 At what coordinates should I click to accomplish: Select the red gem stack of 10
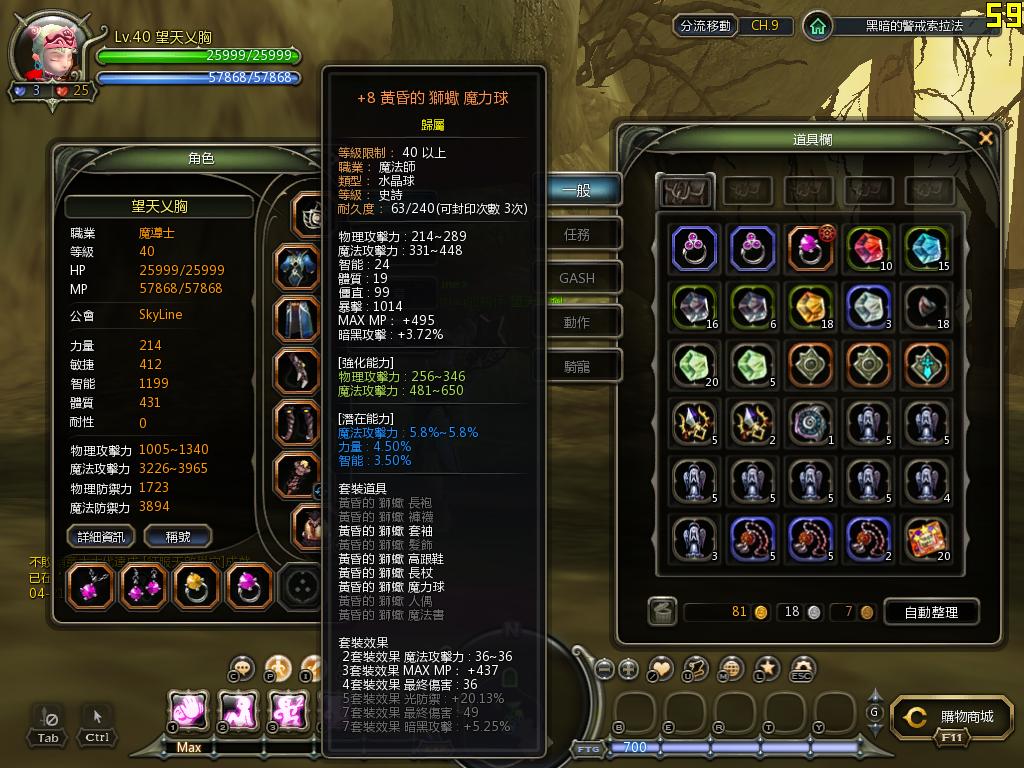click(870, 248)
